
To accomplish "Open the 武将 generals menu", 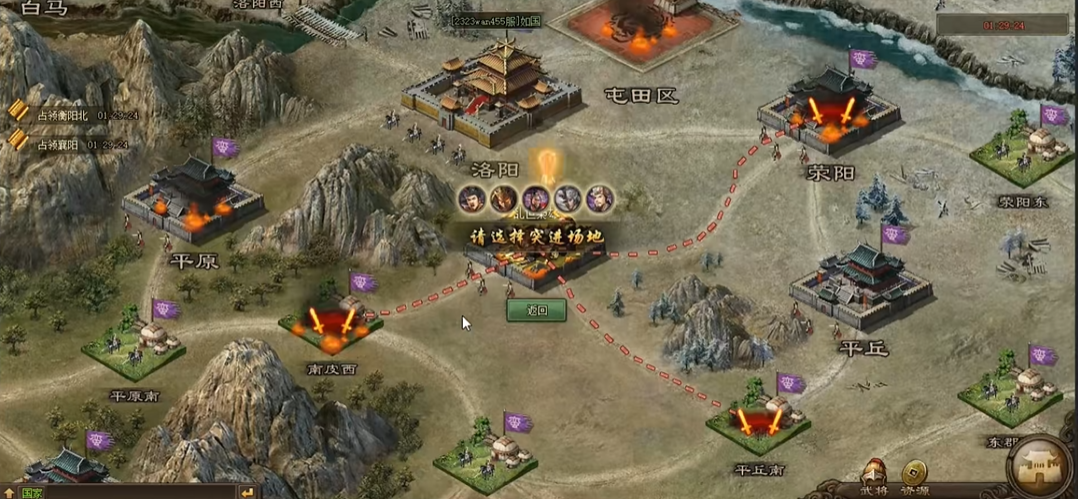I will 874,476.
